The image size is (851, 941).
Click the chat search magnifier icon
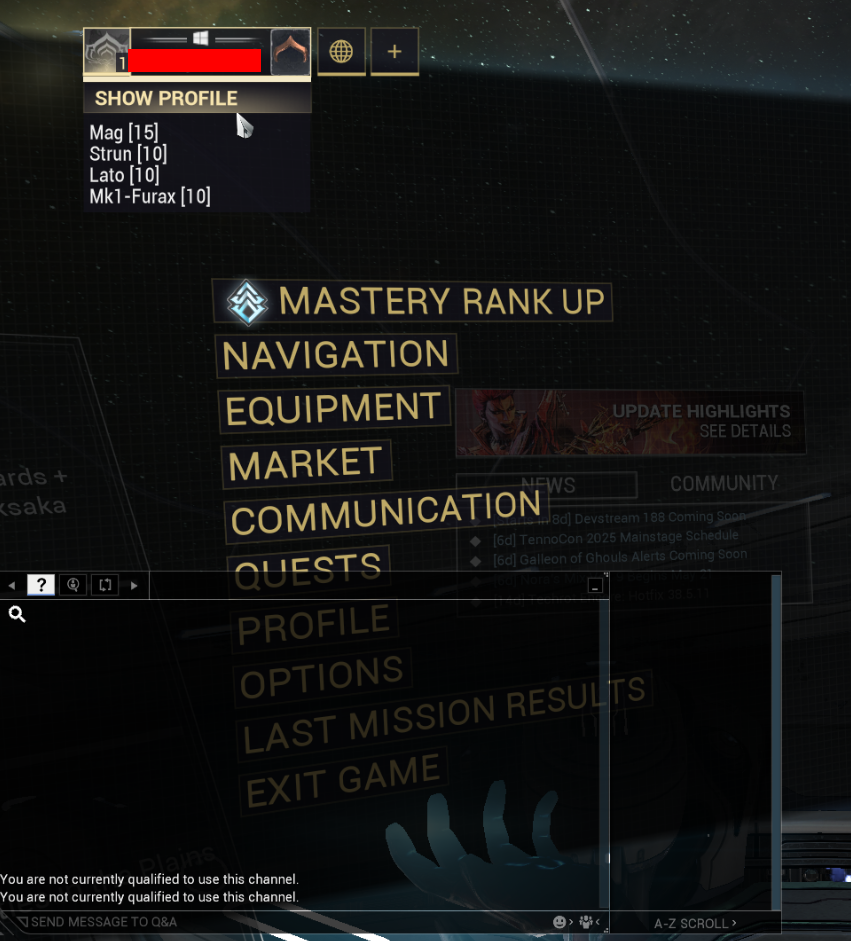(x=17, y=614)
